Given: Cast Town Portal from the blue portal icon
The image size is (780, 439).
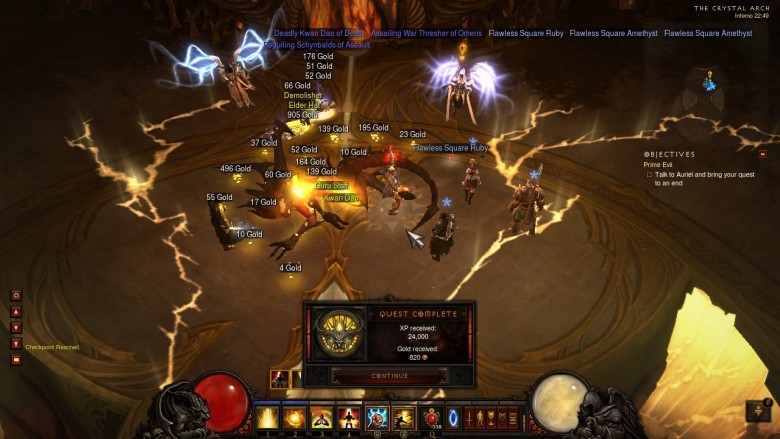Looking at the screenshot, I should click(453, 417).
